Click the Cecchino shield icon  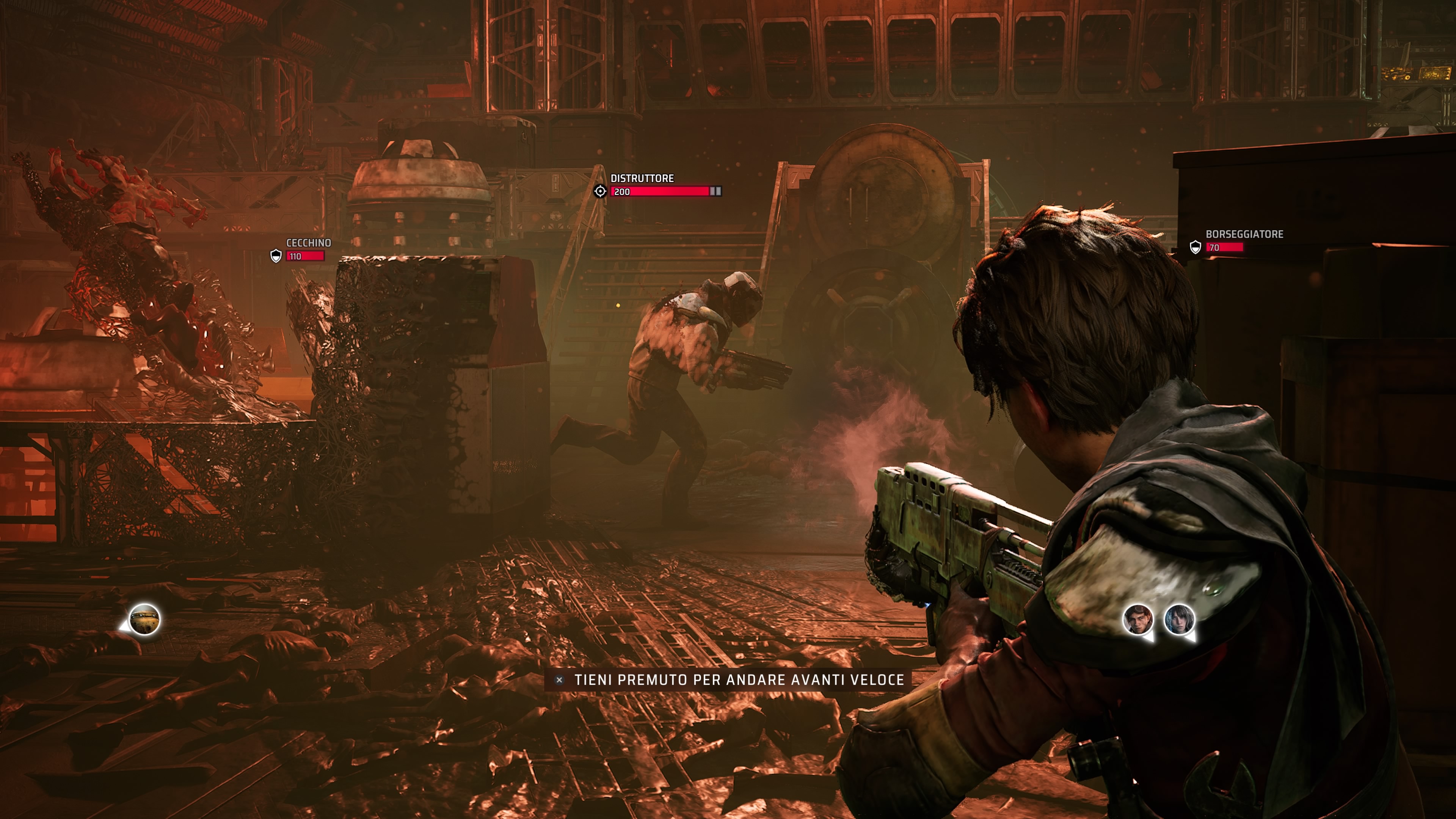[x=276, y=256]
